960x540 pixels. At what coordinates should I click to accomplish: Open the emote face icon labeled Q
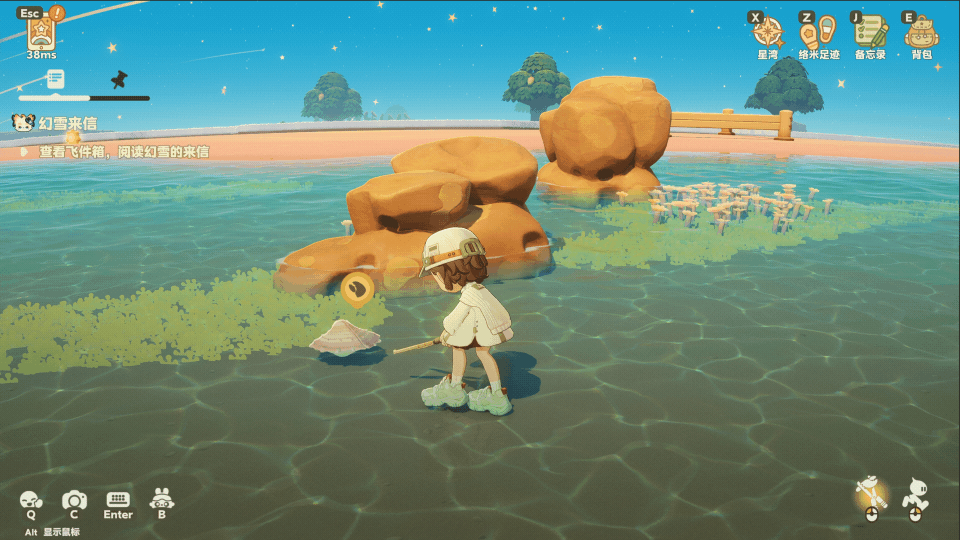click(x=31, y=499)
